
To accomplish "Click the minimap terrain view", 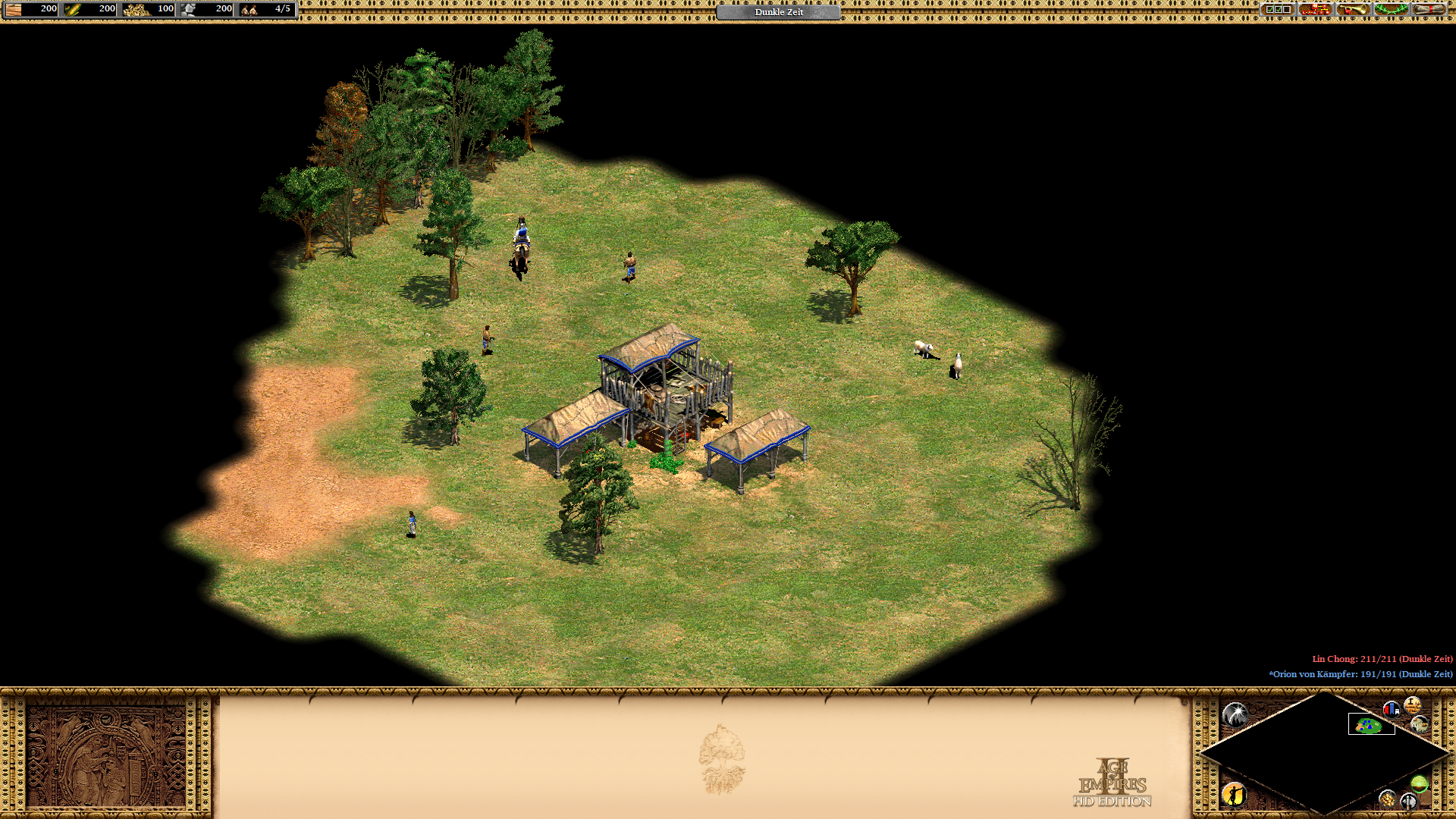I will coord(1324,753).
